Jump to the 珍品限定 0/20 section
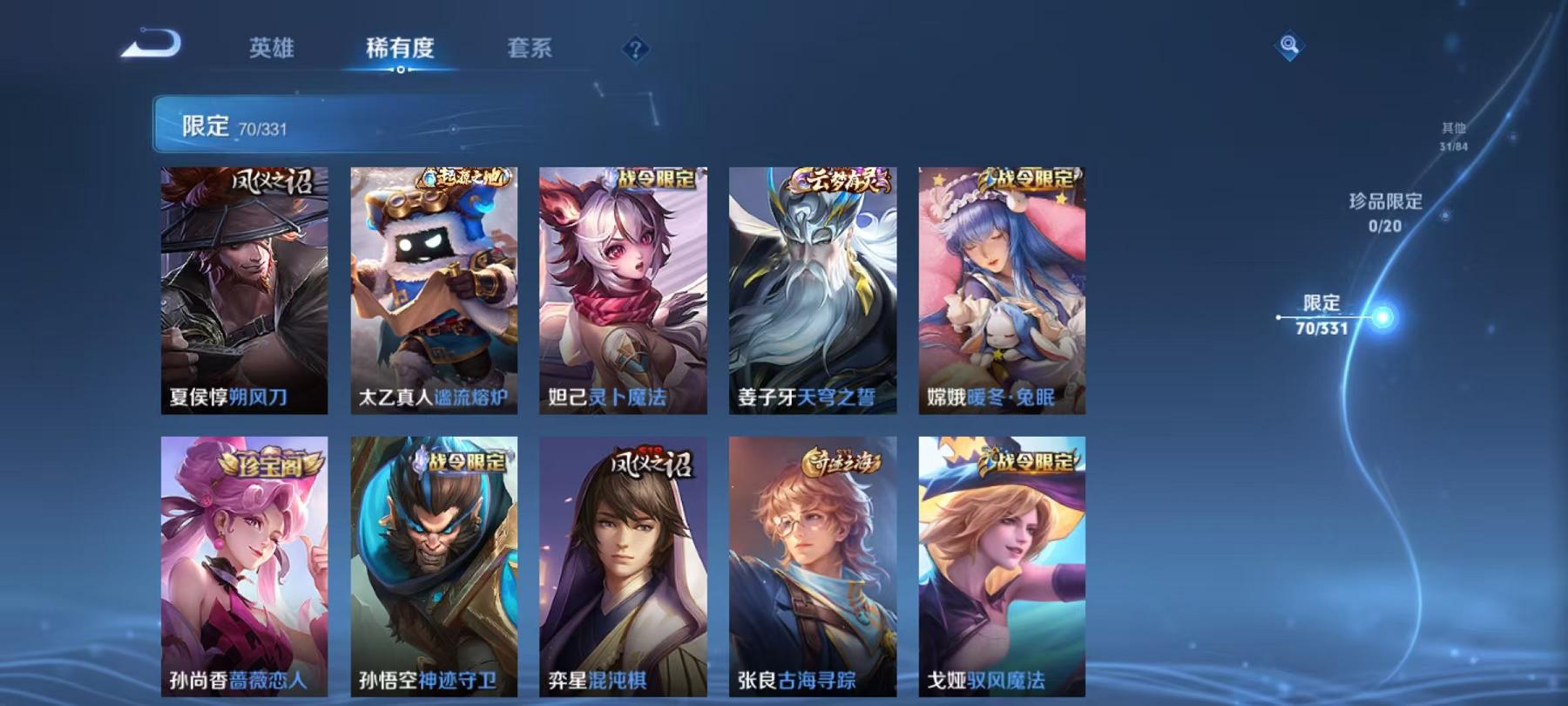This screenshot has height=706, width=1568. coord(1385,211)
